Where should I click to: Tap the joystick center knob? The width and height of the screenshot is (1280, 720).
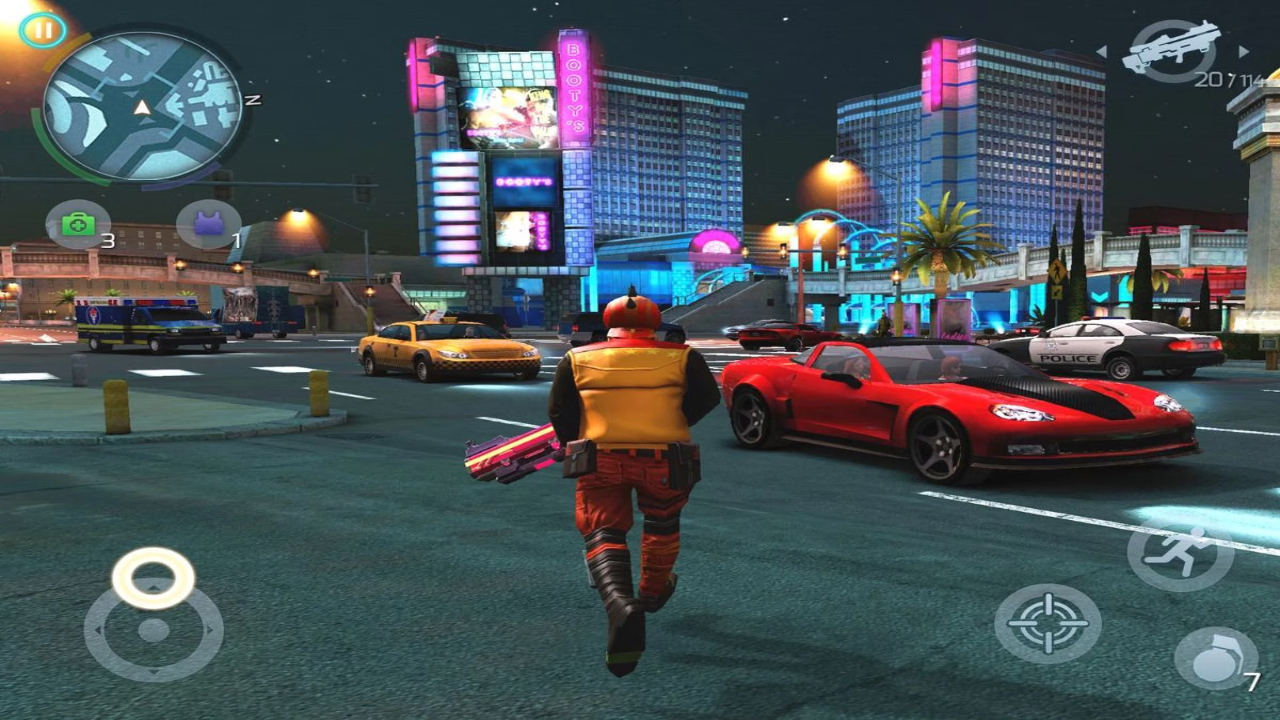152,631
